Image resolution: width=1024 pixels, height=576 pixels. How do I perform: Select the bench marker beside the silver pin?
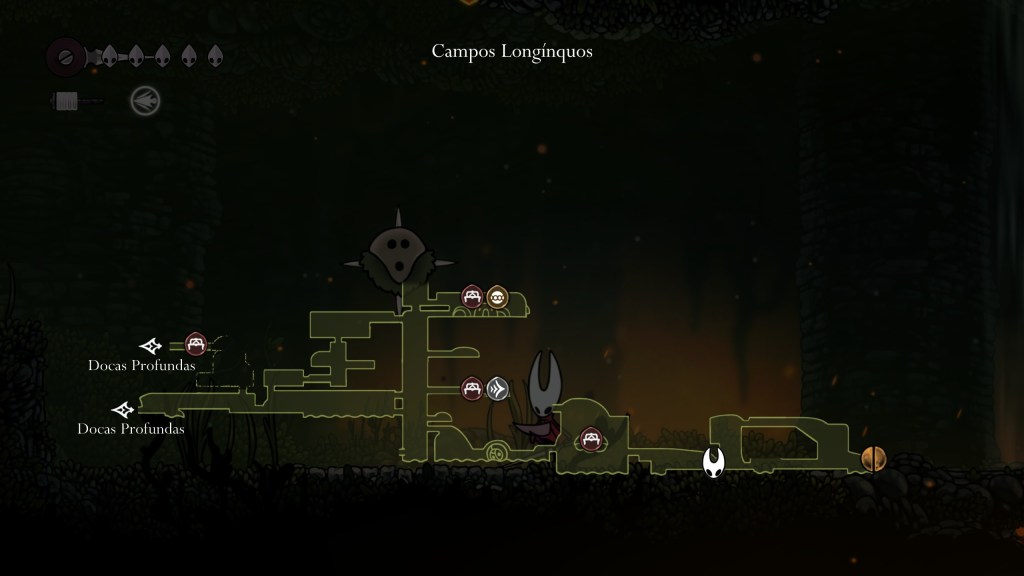pyautogui.click(x=473, y=388)
